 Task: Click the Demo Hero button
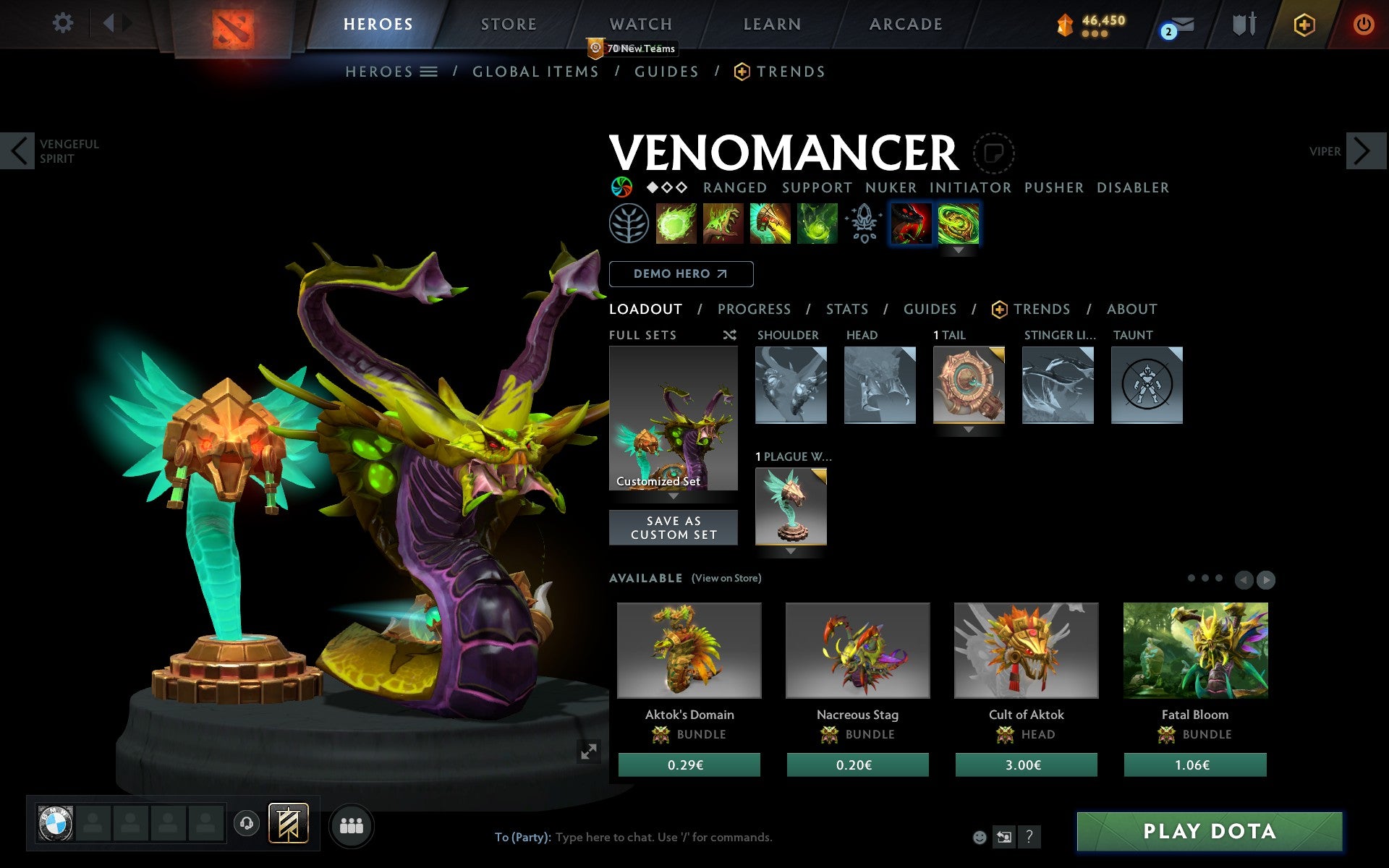click(681, 274)
